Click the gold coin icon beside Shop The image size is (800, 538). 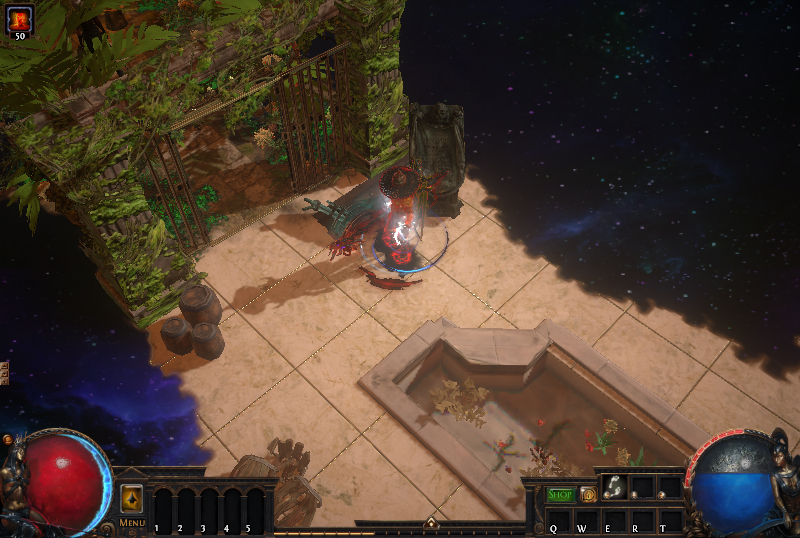click(x=588, y=494)
